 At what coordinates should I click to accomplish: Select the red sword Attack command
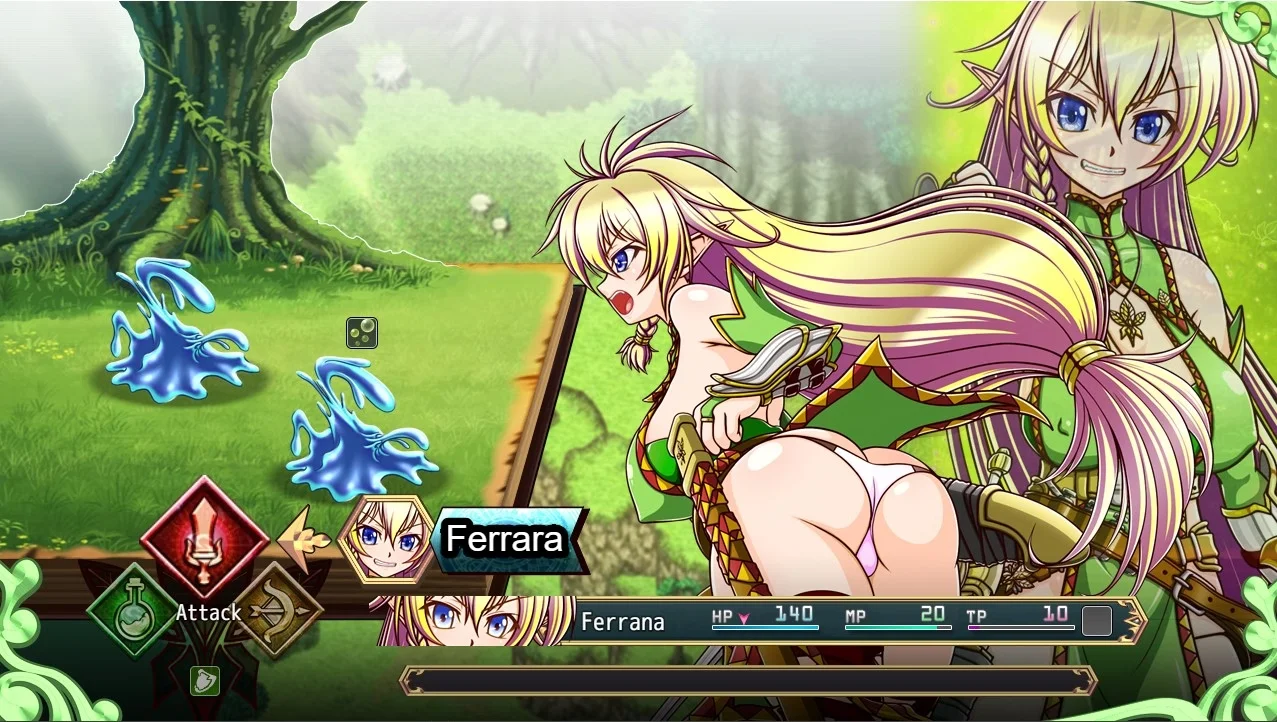[x=204, y=538]
